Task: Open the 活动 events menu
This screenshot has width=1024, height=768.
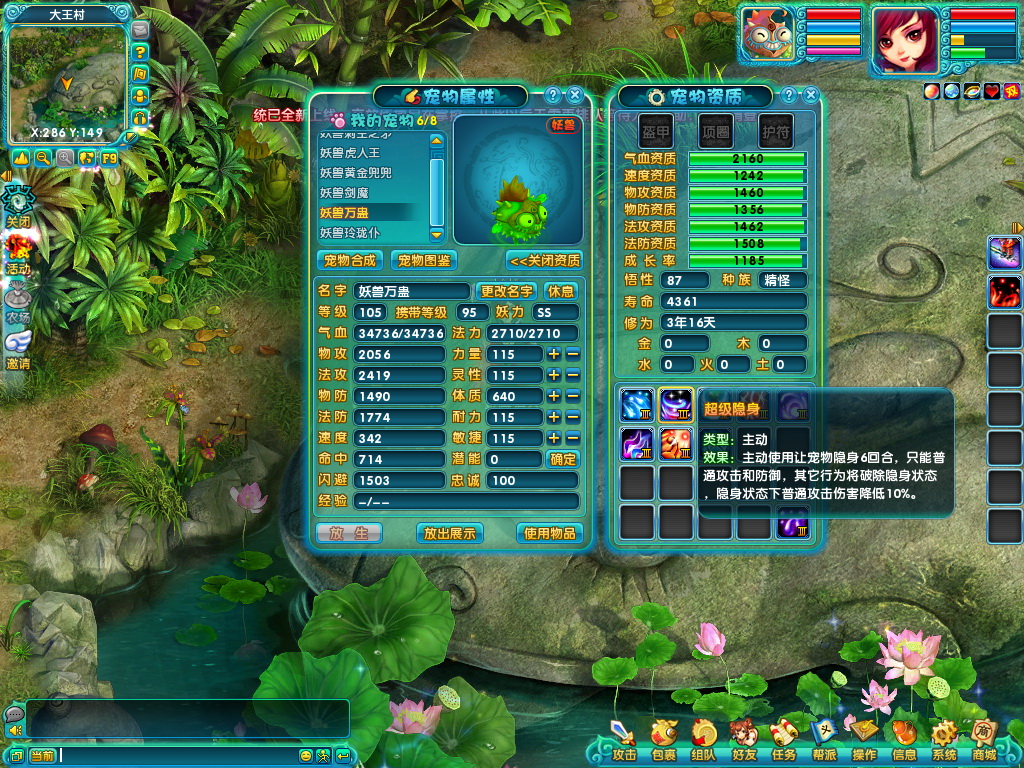Action: (x=18, y=254)
